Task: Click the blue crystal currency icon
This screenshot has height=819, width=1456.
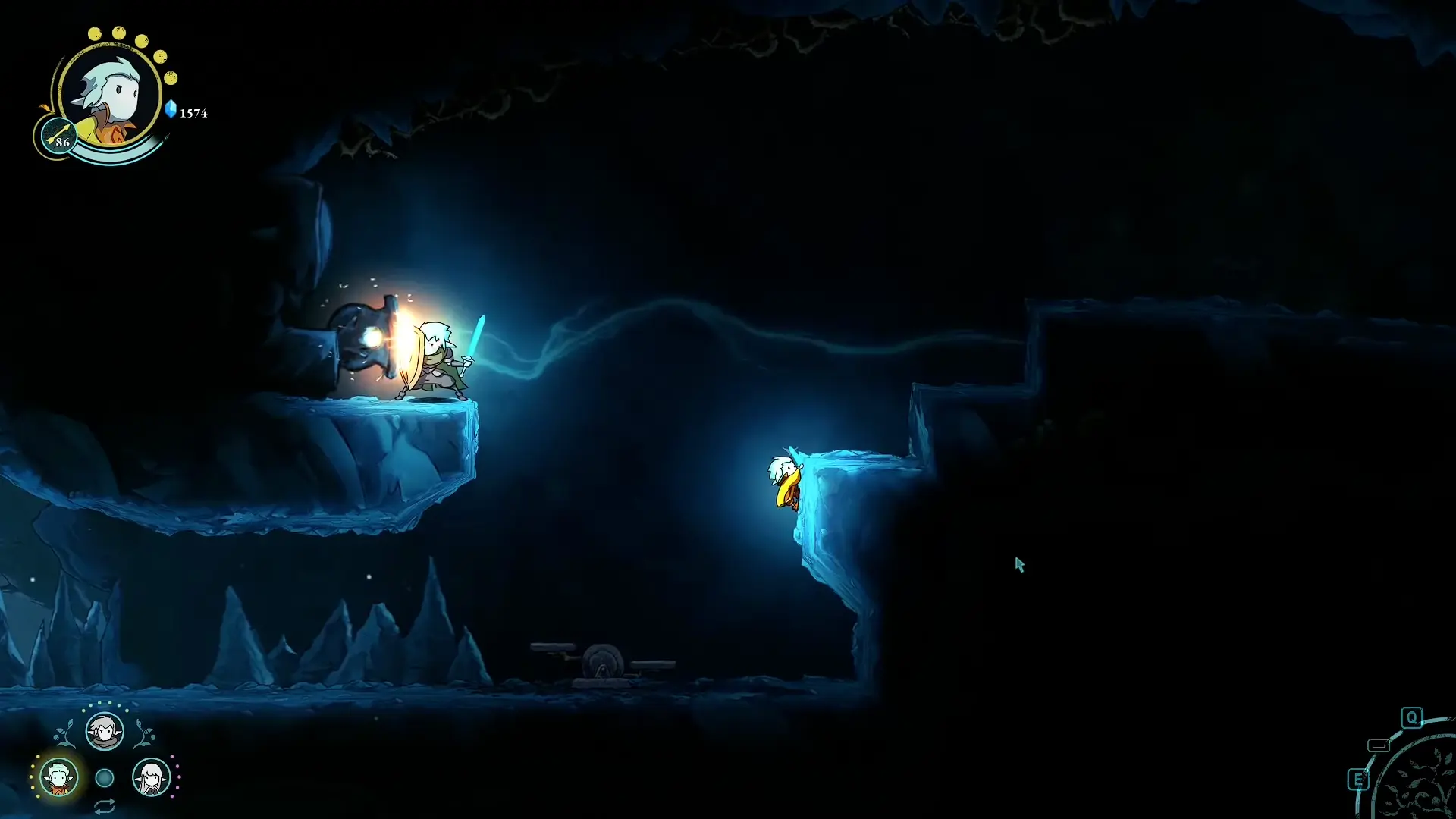Action: [171, 110]
